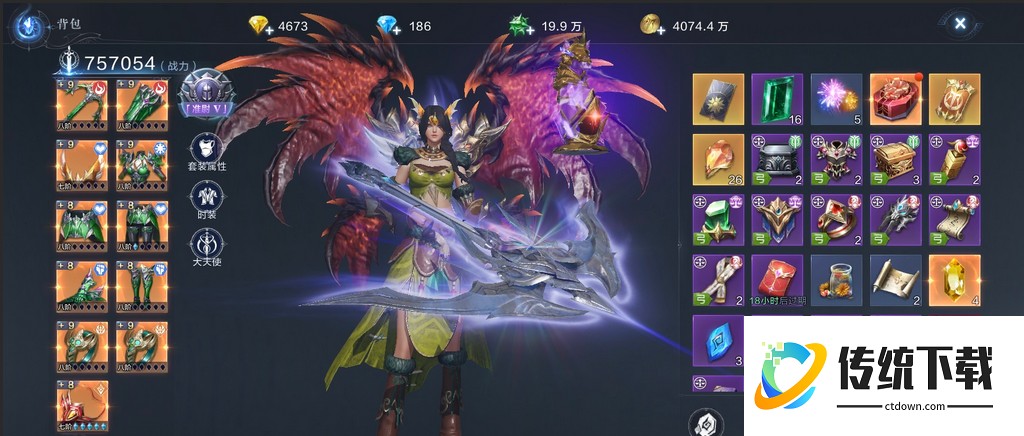Open the 时装 fashion menu
1024x436 pixels.
207,200
